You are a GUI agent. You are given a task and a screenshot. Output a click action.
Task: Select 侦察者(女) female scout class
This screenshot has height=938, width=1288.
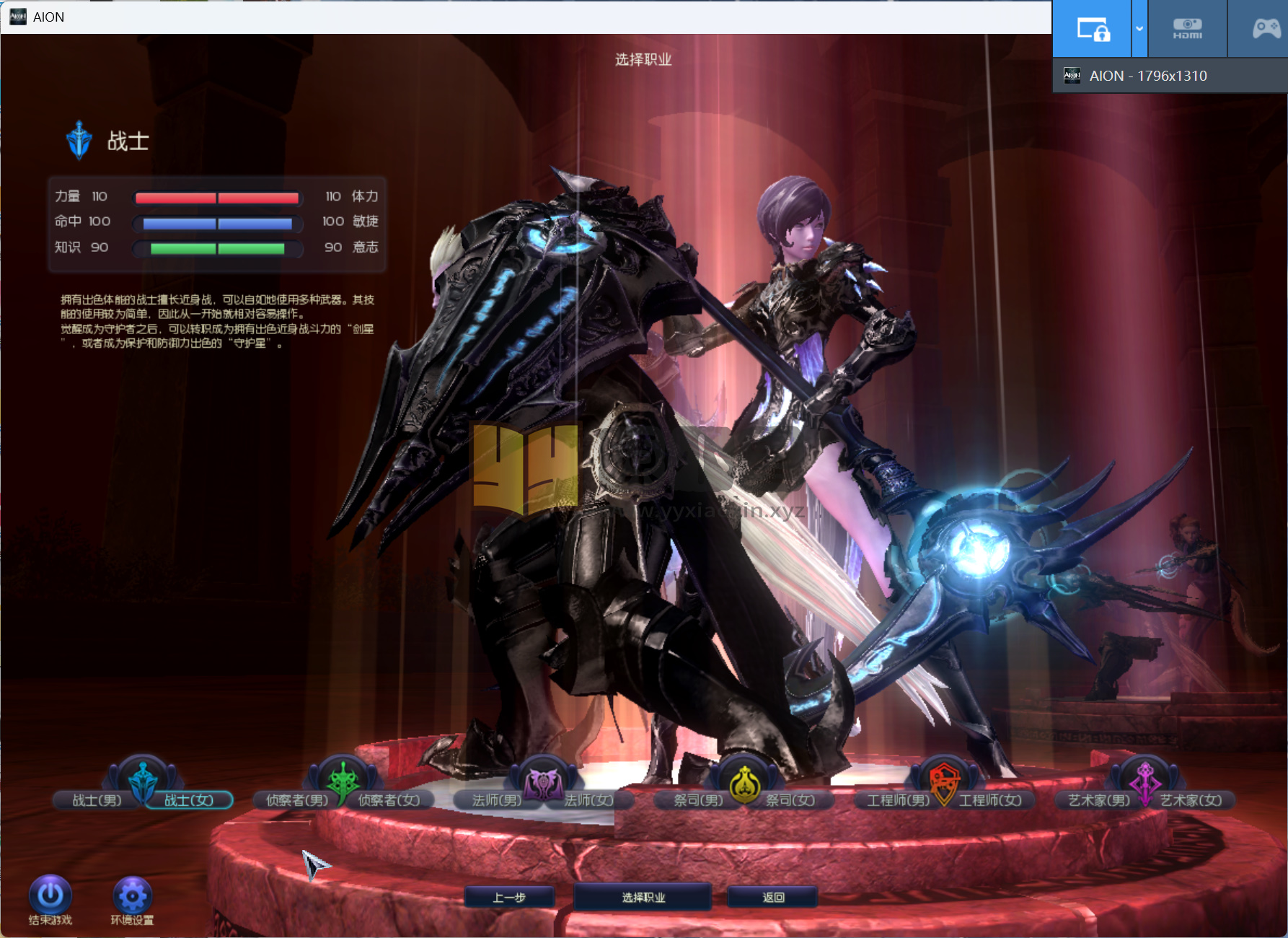click(389, 800)
